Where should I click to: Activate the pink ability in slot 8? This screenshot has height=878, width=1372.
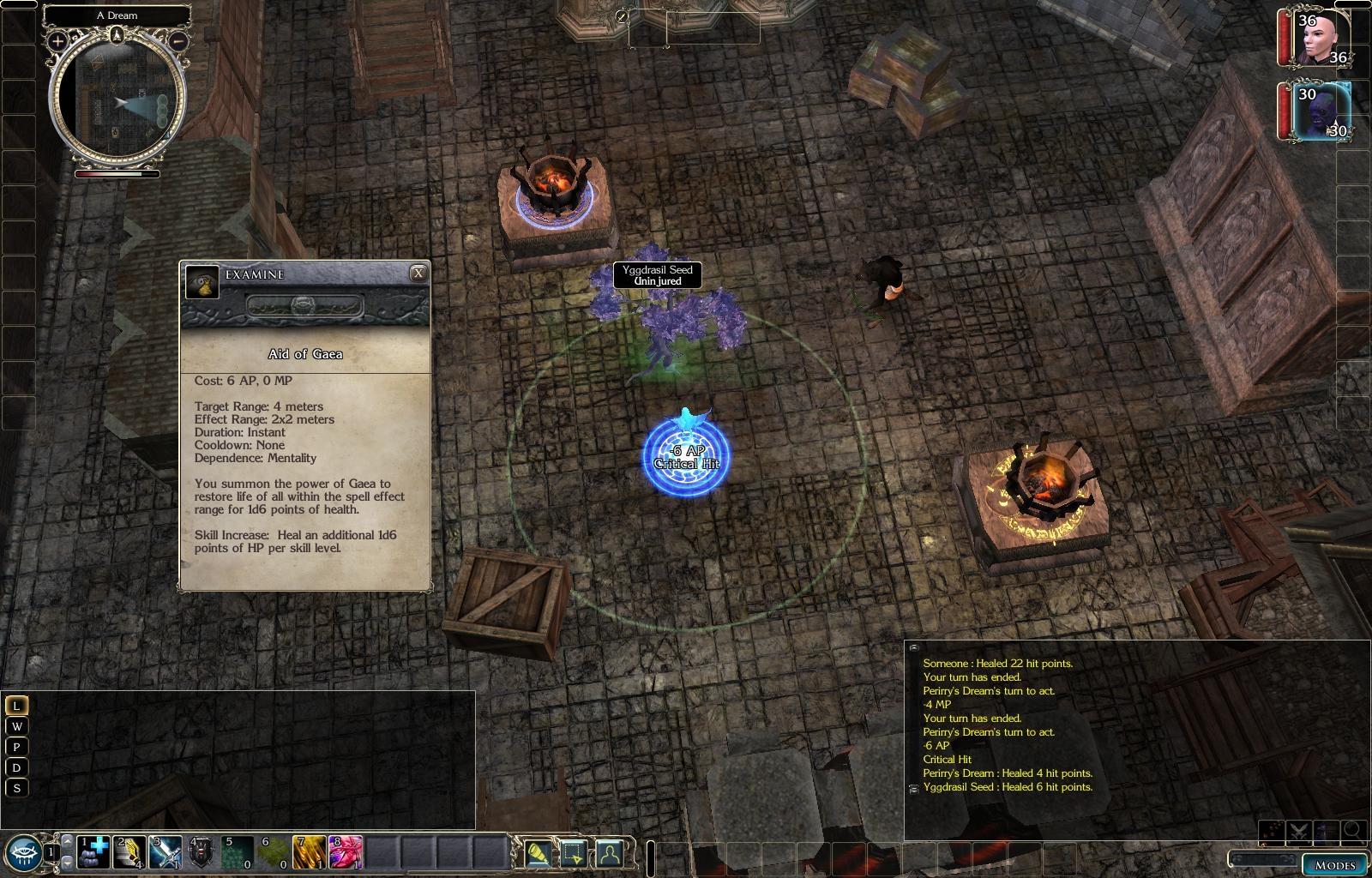click(x=345, y=851)
